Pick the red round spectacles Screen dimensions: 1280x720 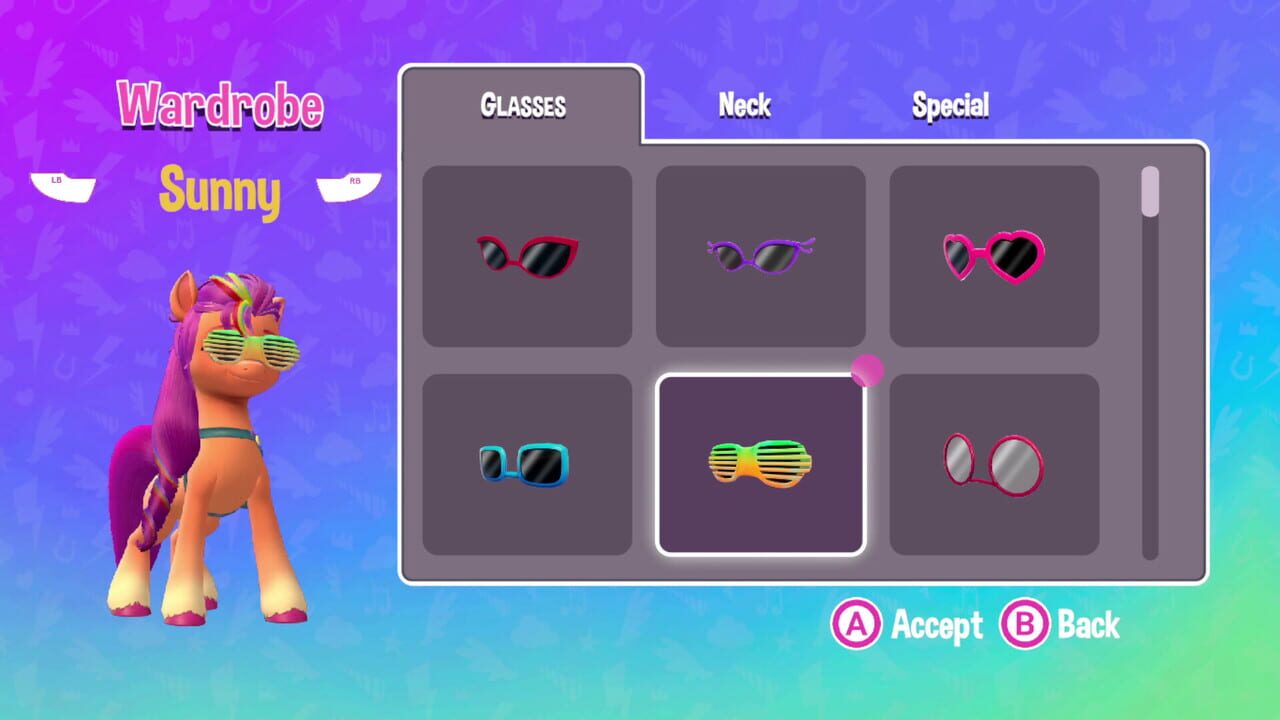[x=994, y=460]
